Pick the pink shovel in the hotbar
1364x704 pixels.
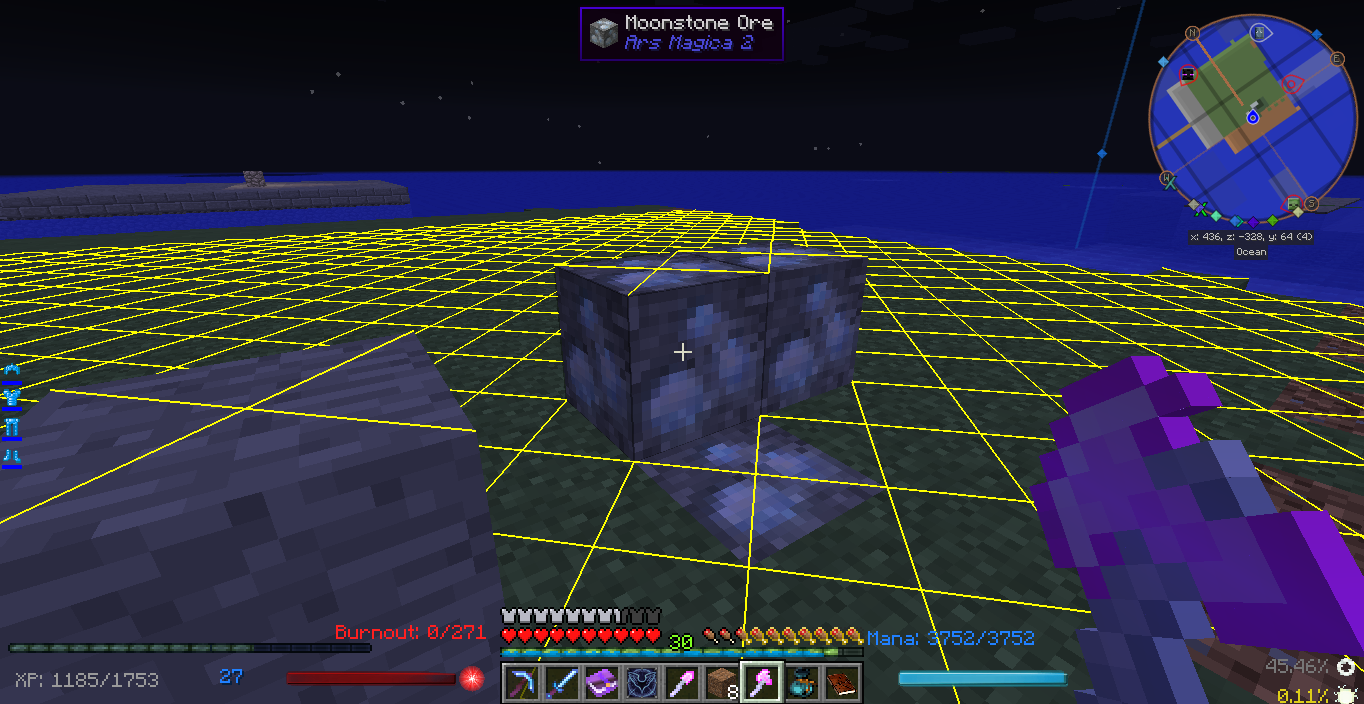[681, 683]
